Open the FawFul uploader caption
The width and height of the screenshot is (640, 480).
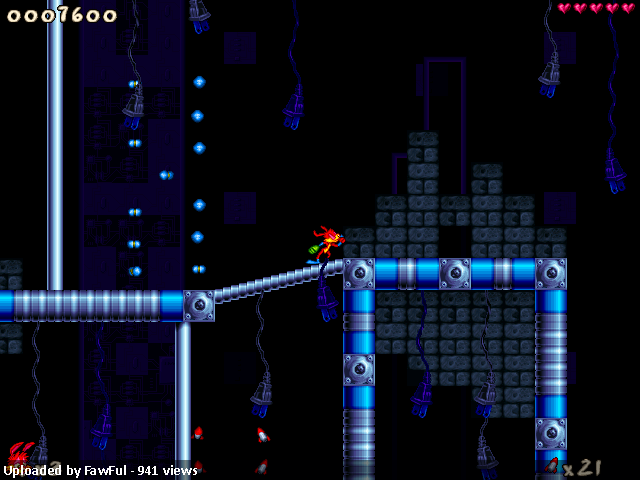point(100,470)
